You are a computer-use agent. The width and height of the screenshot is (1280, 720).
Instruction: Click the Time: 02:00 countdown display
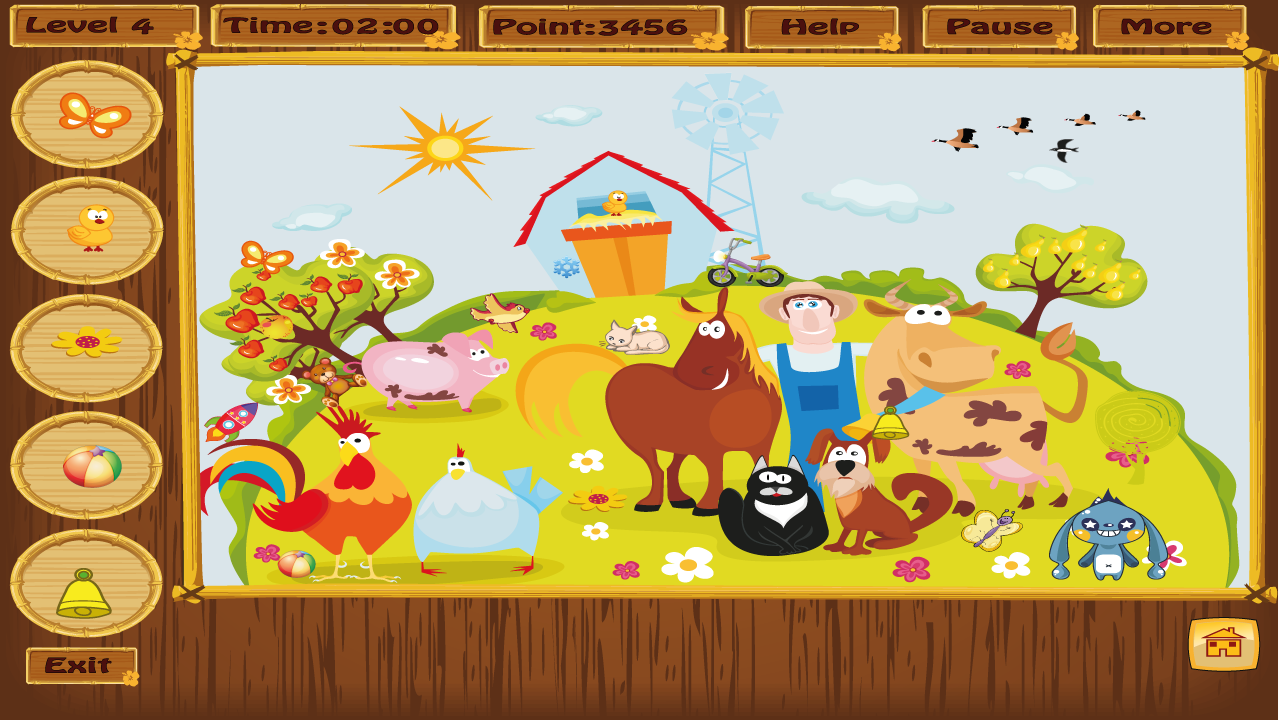coord(330,25)
